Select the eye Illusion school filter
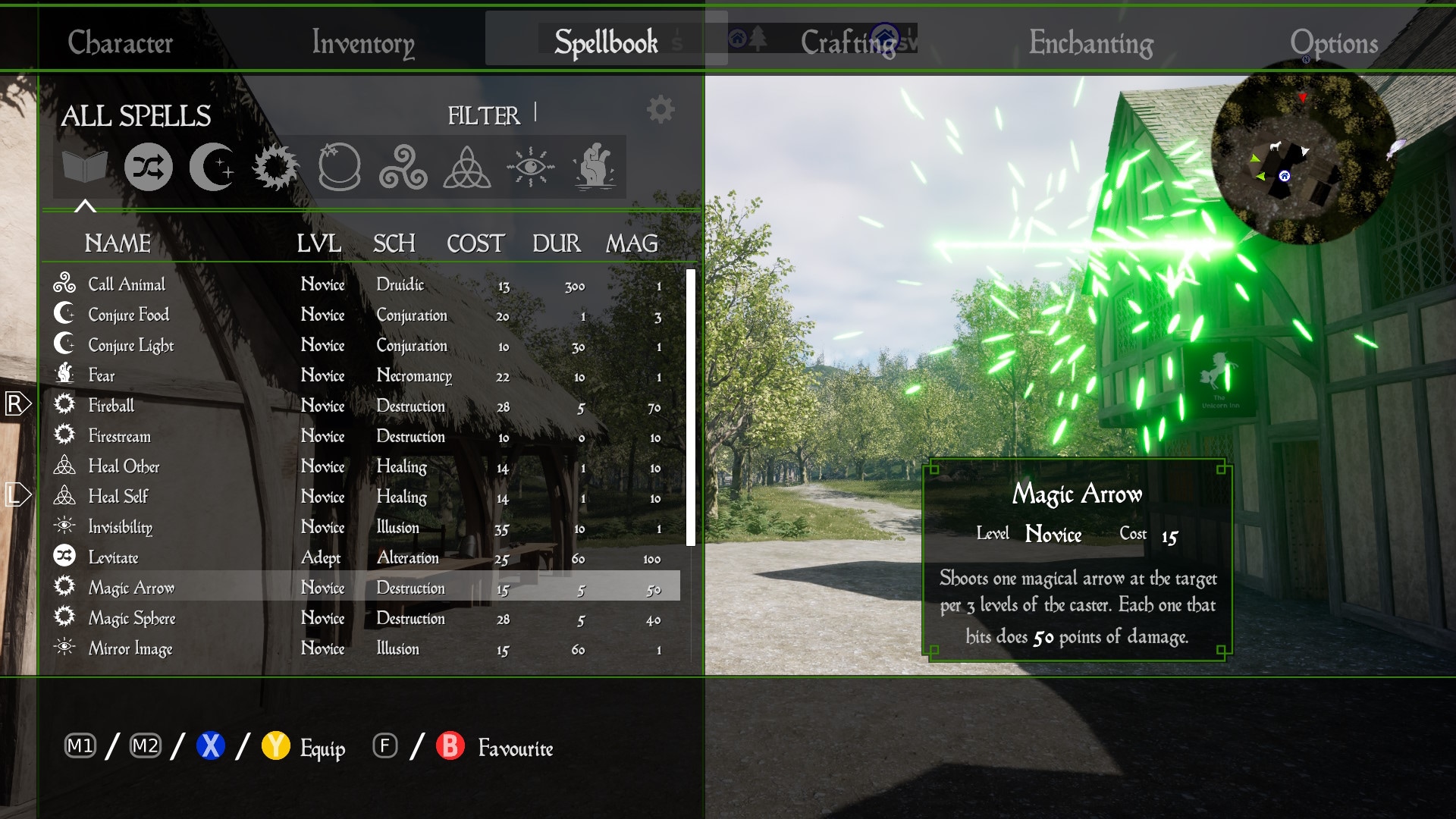The image size is (1456, 819). coord(531,167)
